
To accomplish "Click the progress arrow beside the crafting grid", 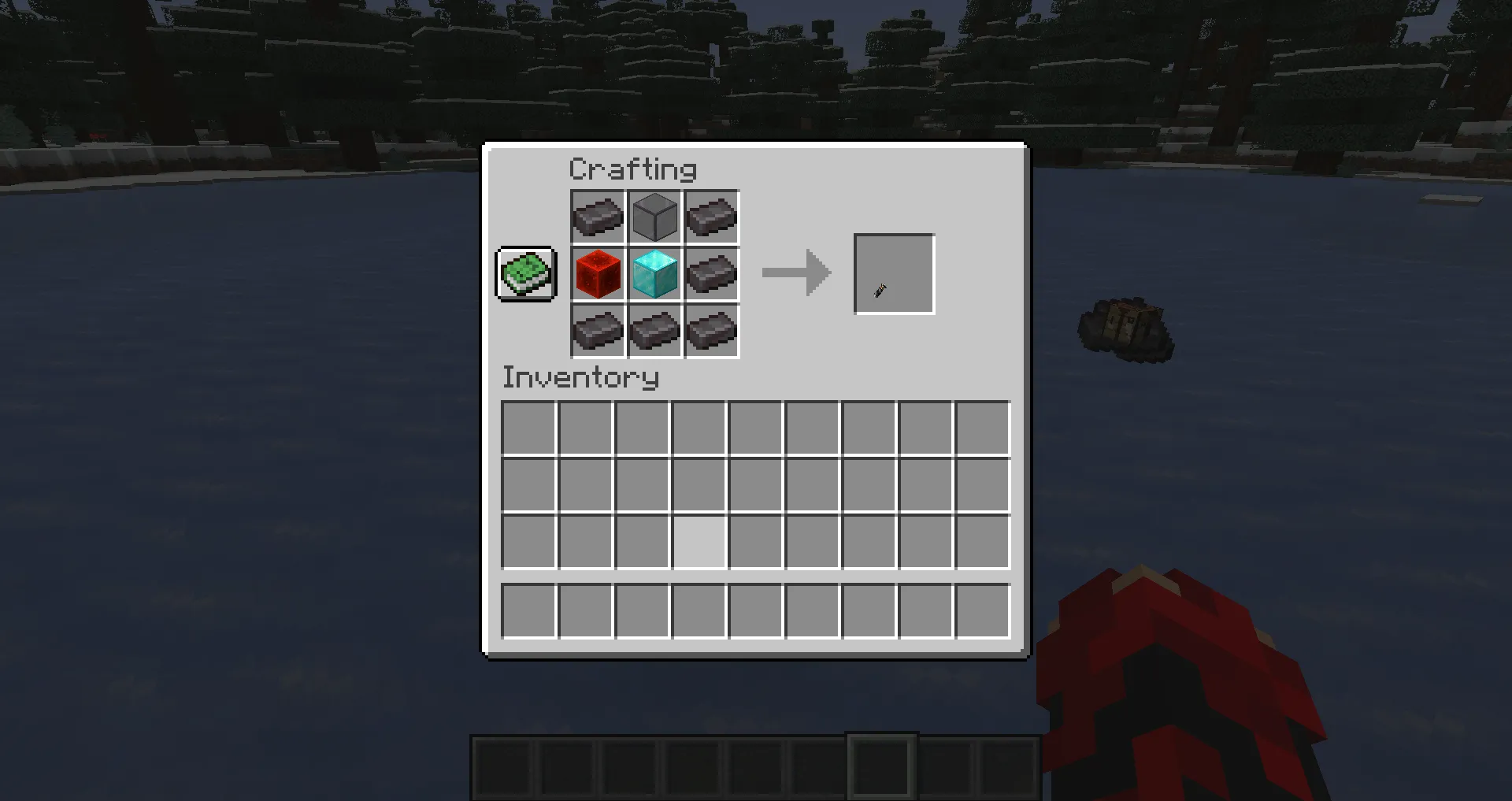I will click(x=795, y=274).
